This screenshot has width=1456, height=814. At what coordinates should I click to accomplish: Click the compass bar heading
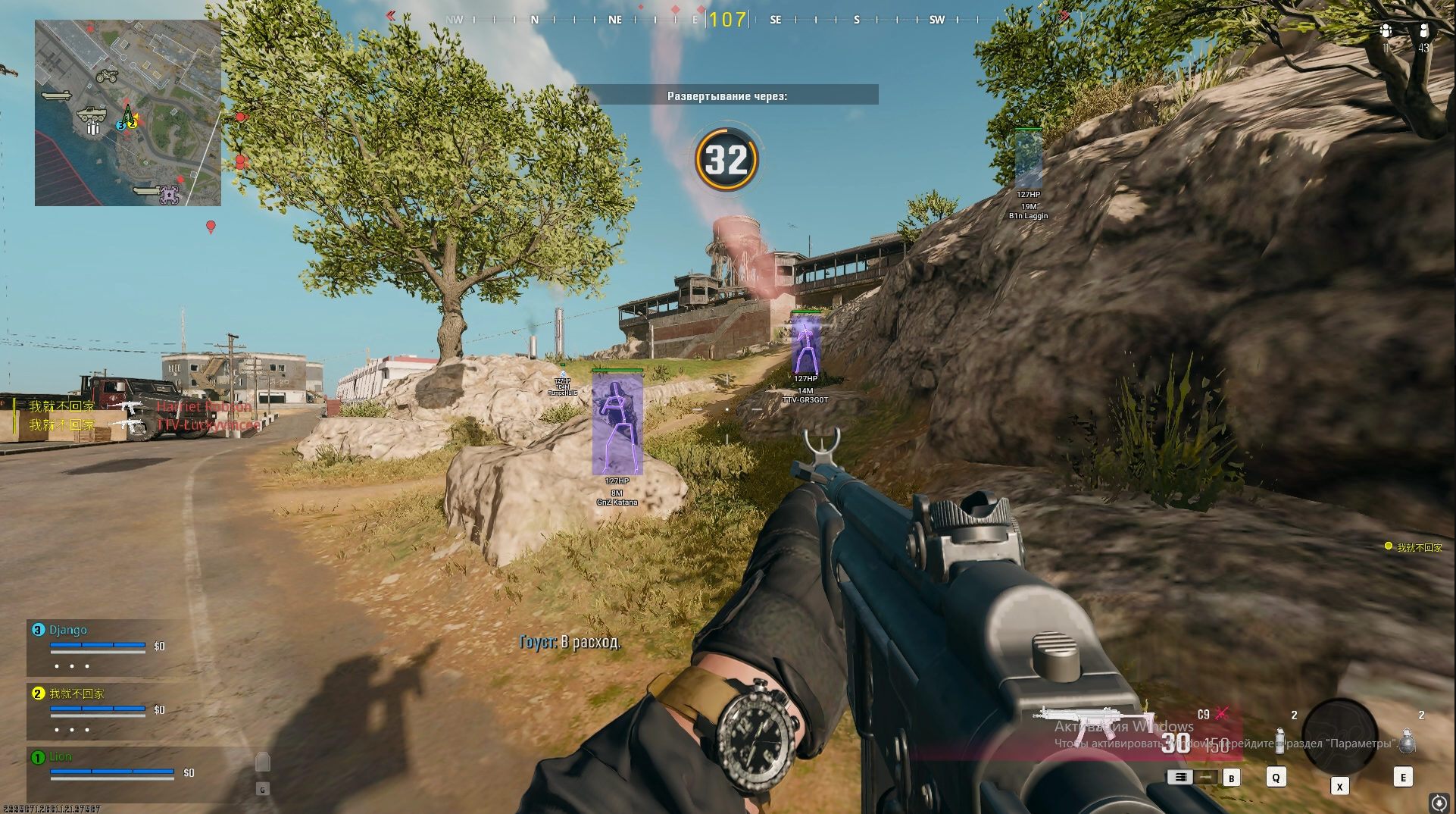point(727,19)
